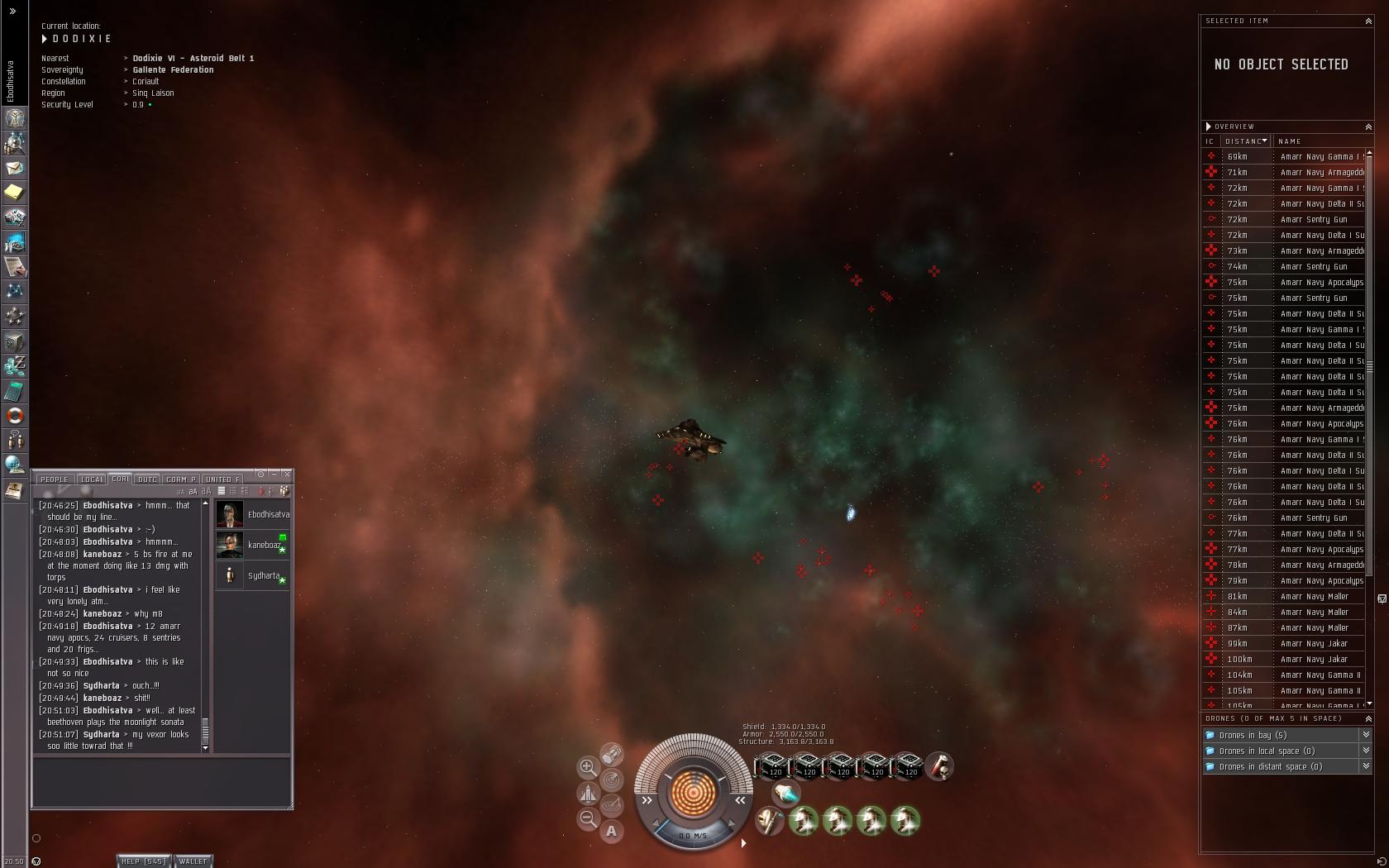Open the character sheet icon in sidebar
The image size is (1389, 868).
[15, 118]
